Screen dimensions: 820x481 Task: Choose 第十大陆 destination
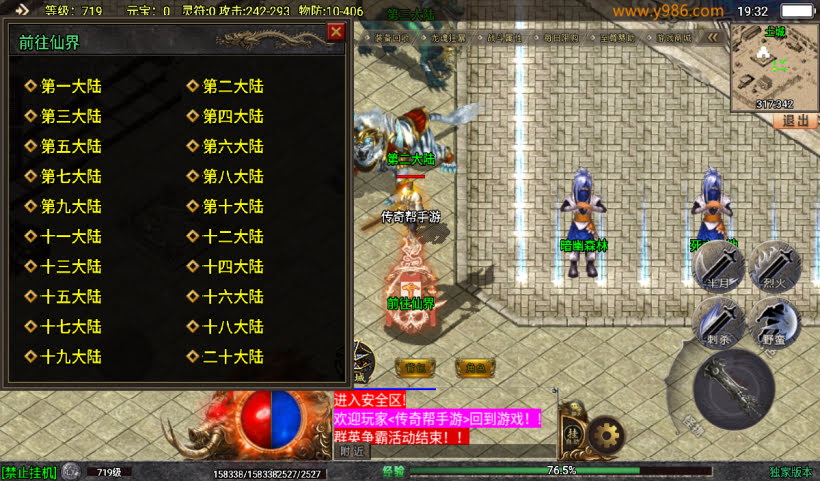233,207
